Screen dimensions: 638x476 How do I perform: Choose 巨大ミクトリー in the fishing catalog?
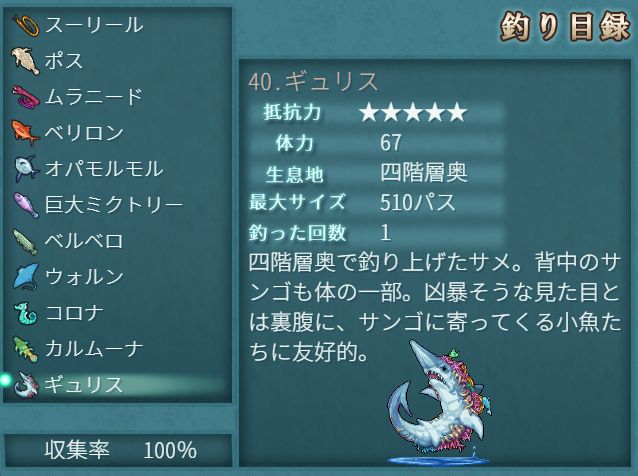pyautogui.click(x=114, y=205)
